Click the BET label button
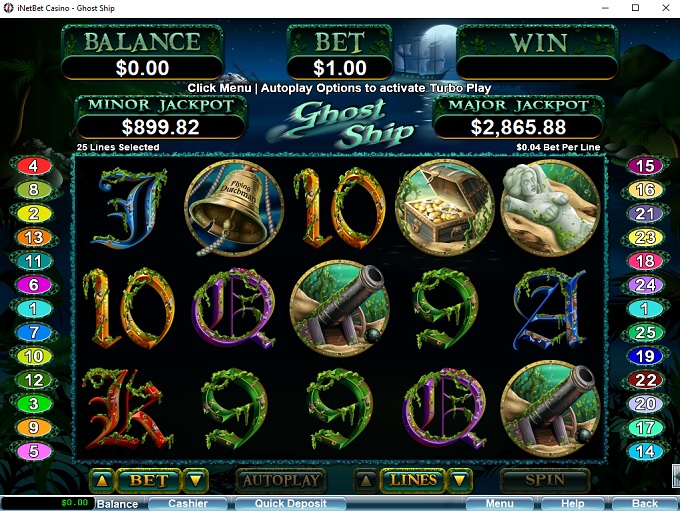680x511 pixels. tap(149, 481)
